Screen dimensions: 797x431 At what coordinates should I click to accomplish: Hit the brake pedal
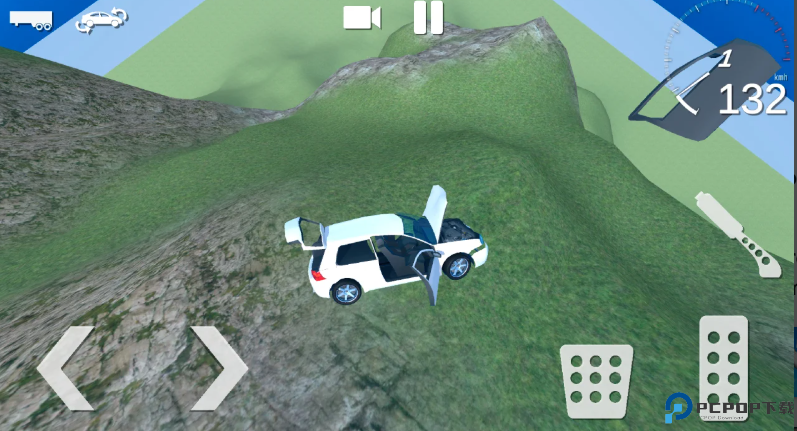click(596, 380)
